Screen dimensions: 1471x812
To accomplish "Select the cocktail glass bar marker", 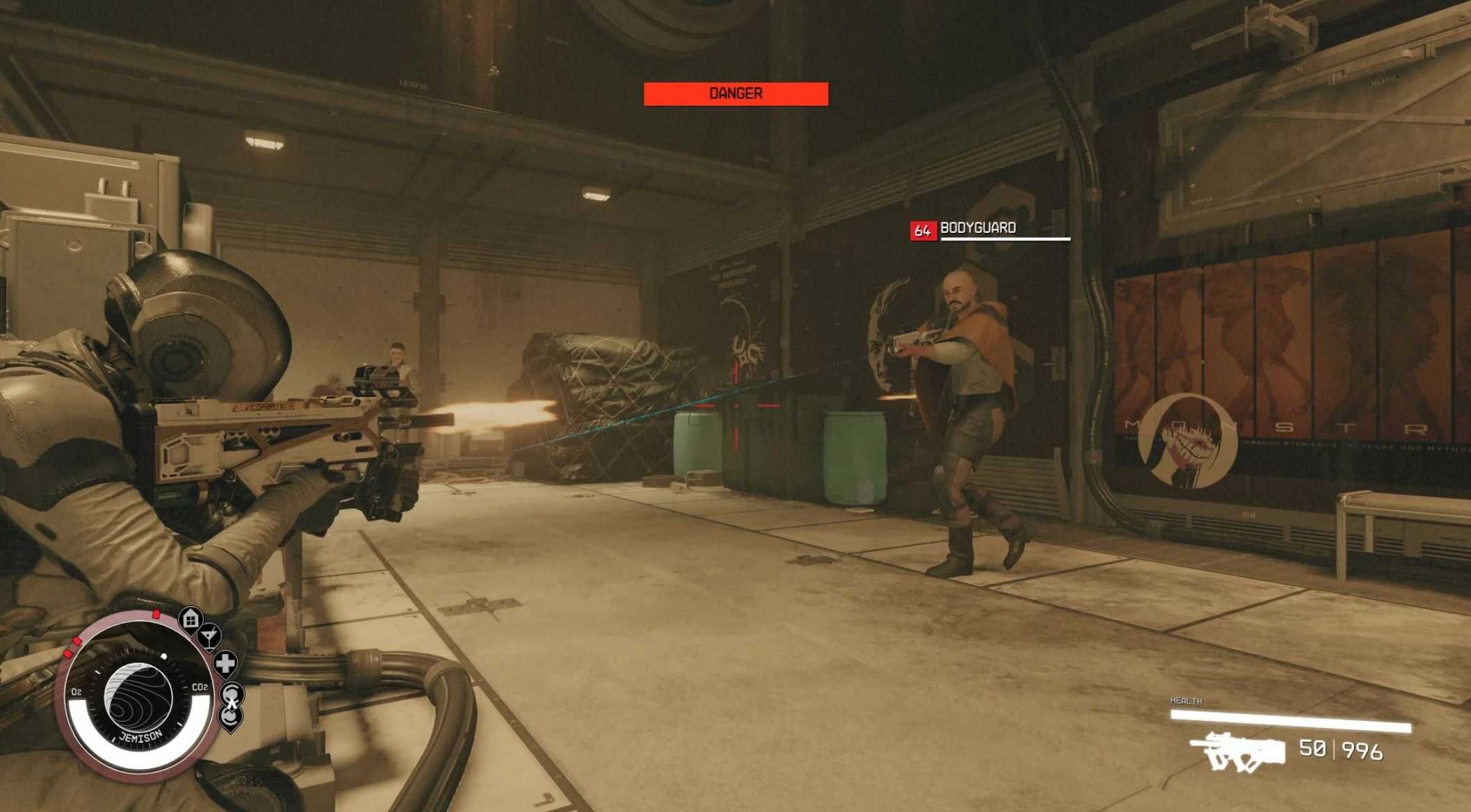I will coord(209,635).
